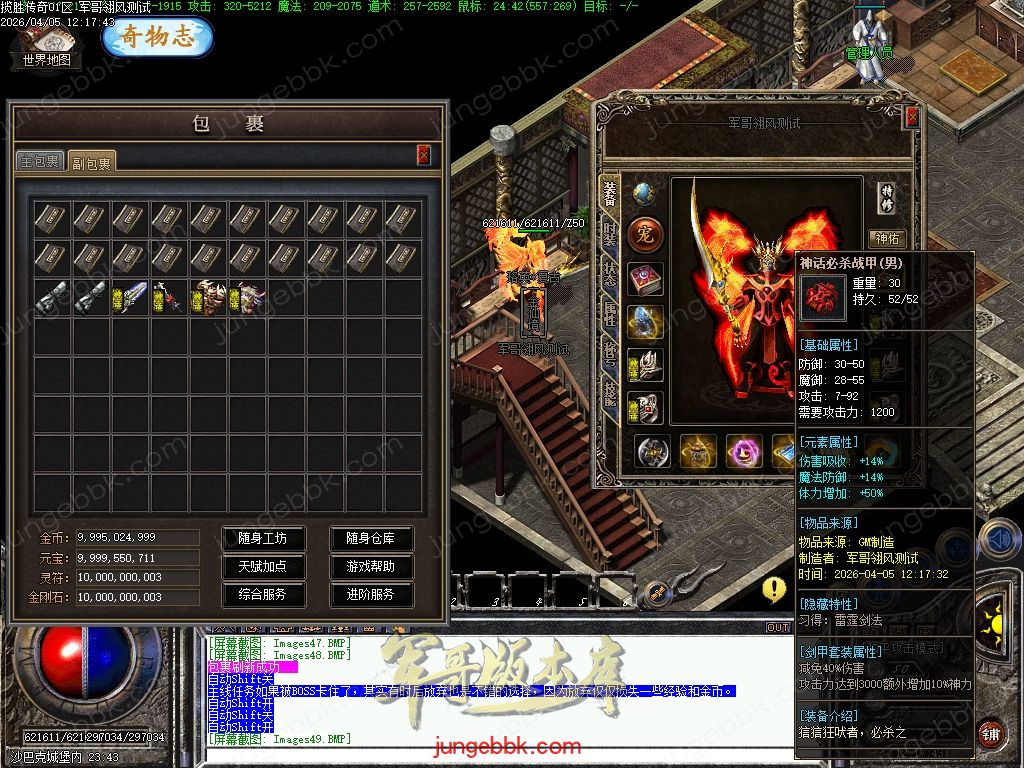Choose 进阶服务 advanced services
1024x768 pixels.
coord(371,594)
